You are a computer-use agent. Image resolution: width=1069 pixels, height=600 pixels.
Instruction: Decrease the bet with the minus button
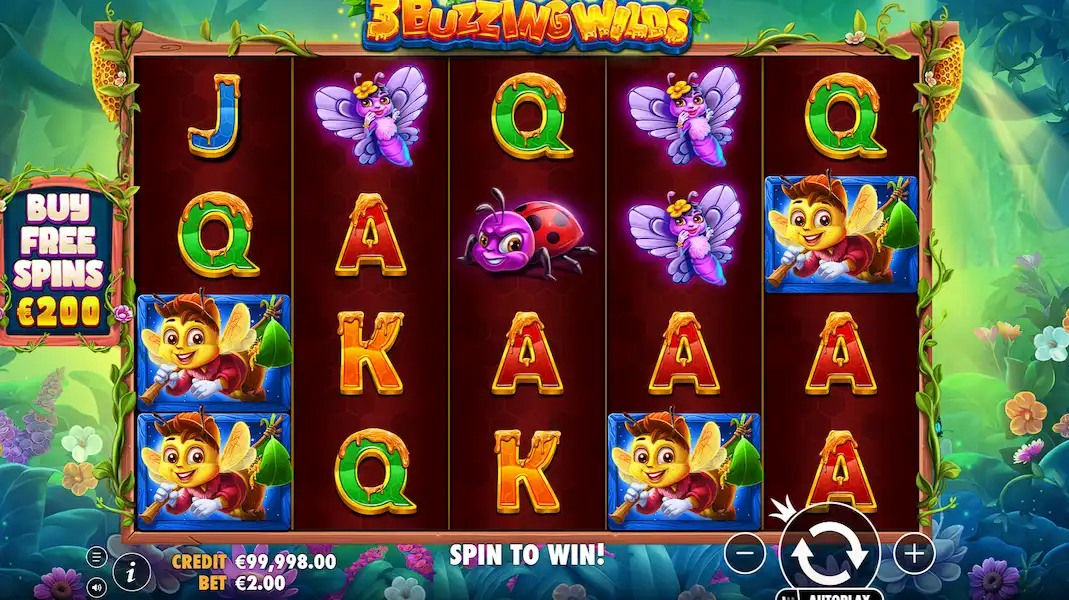tap(745, 552)
